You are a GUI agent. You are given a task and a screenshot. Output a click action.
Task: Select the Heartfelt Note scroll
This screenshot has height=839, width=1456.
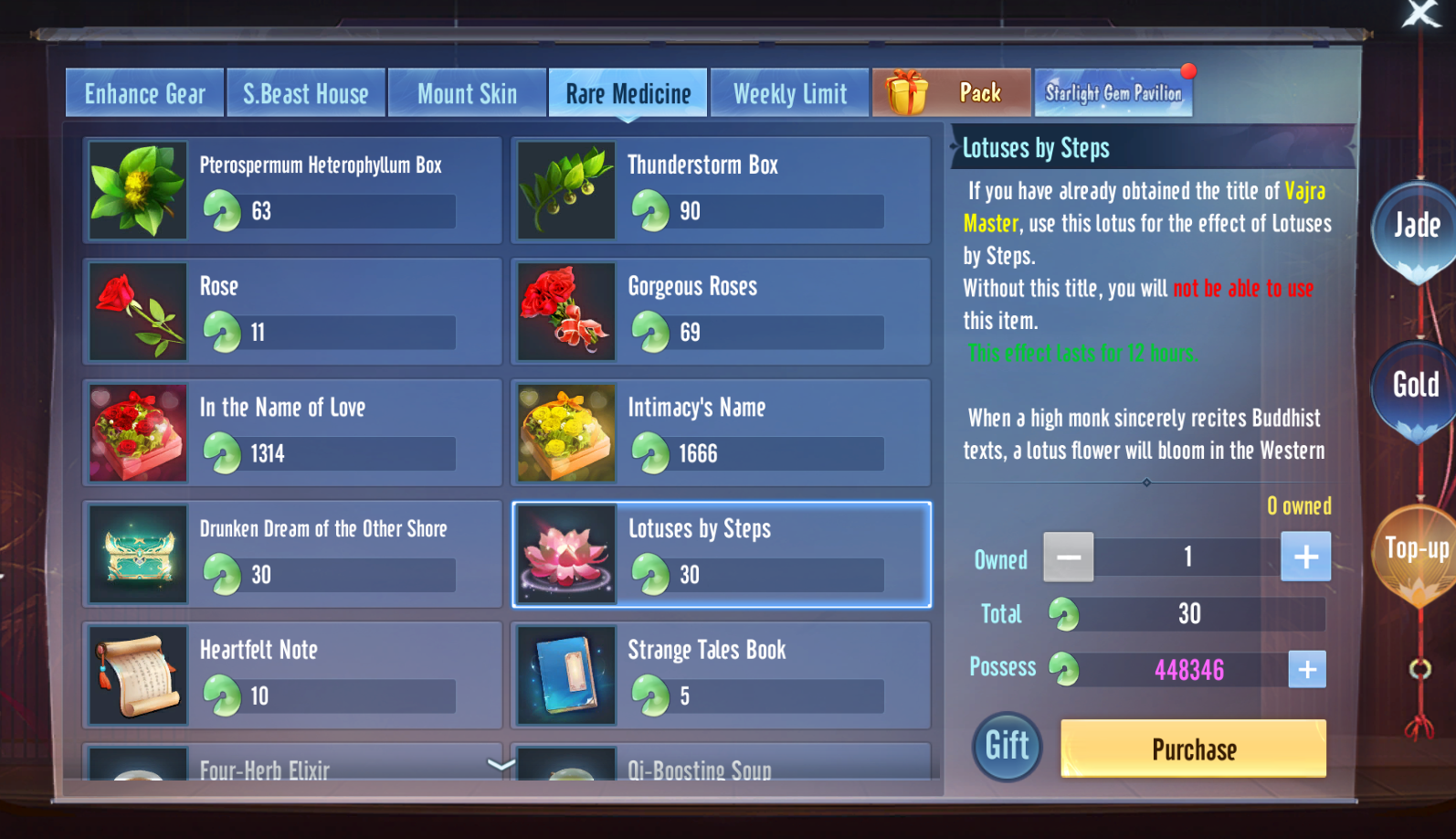[292, 675]
